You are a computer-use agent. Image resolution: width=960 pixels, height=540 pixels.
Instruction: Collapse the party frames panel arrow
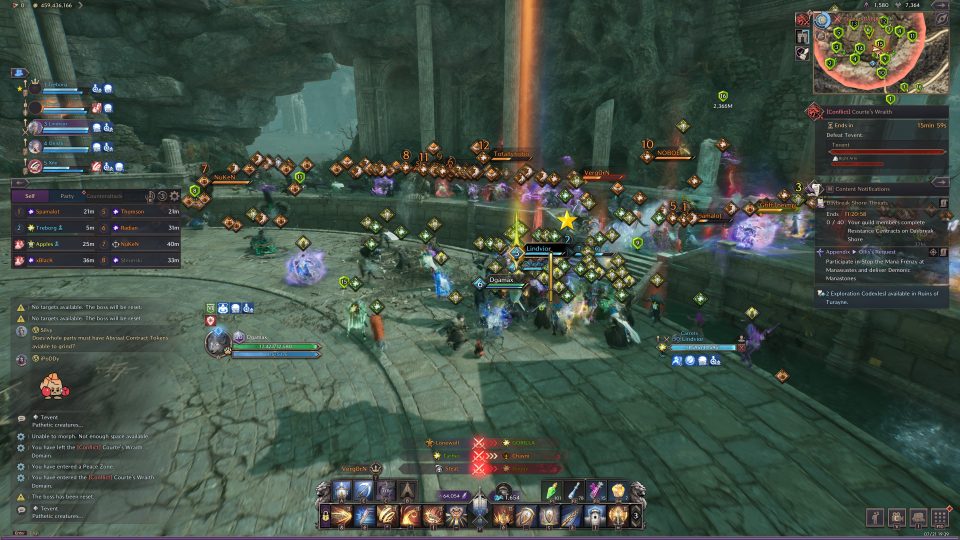18,73
